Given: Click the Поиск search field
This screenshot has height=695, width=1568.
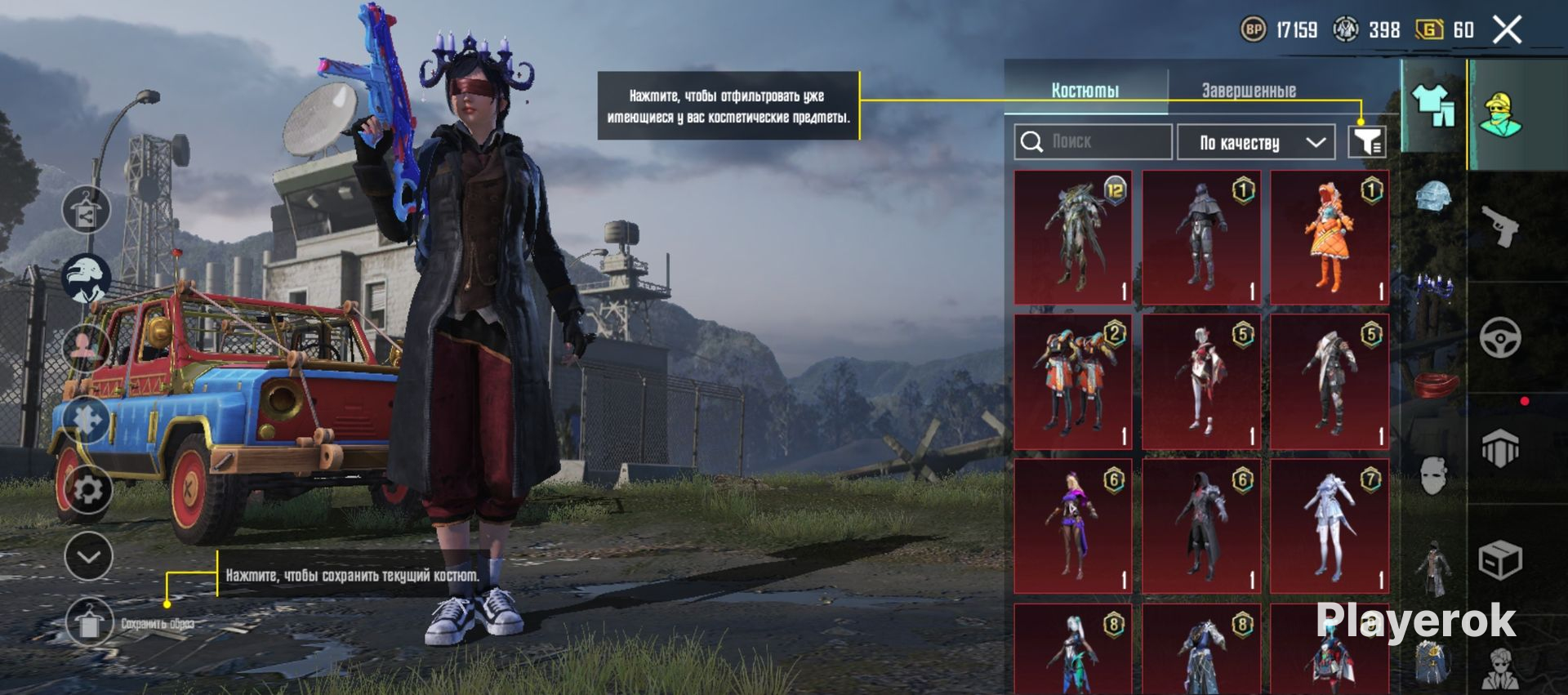Looking at the screenshot, I should (x=1093, y=142).
